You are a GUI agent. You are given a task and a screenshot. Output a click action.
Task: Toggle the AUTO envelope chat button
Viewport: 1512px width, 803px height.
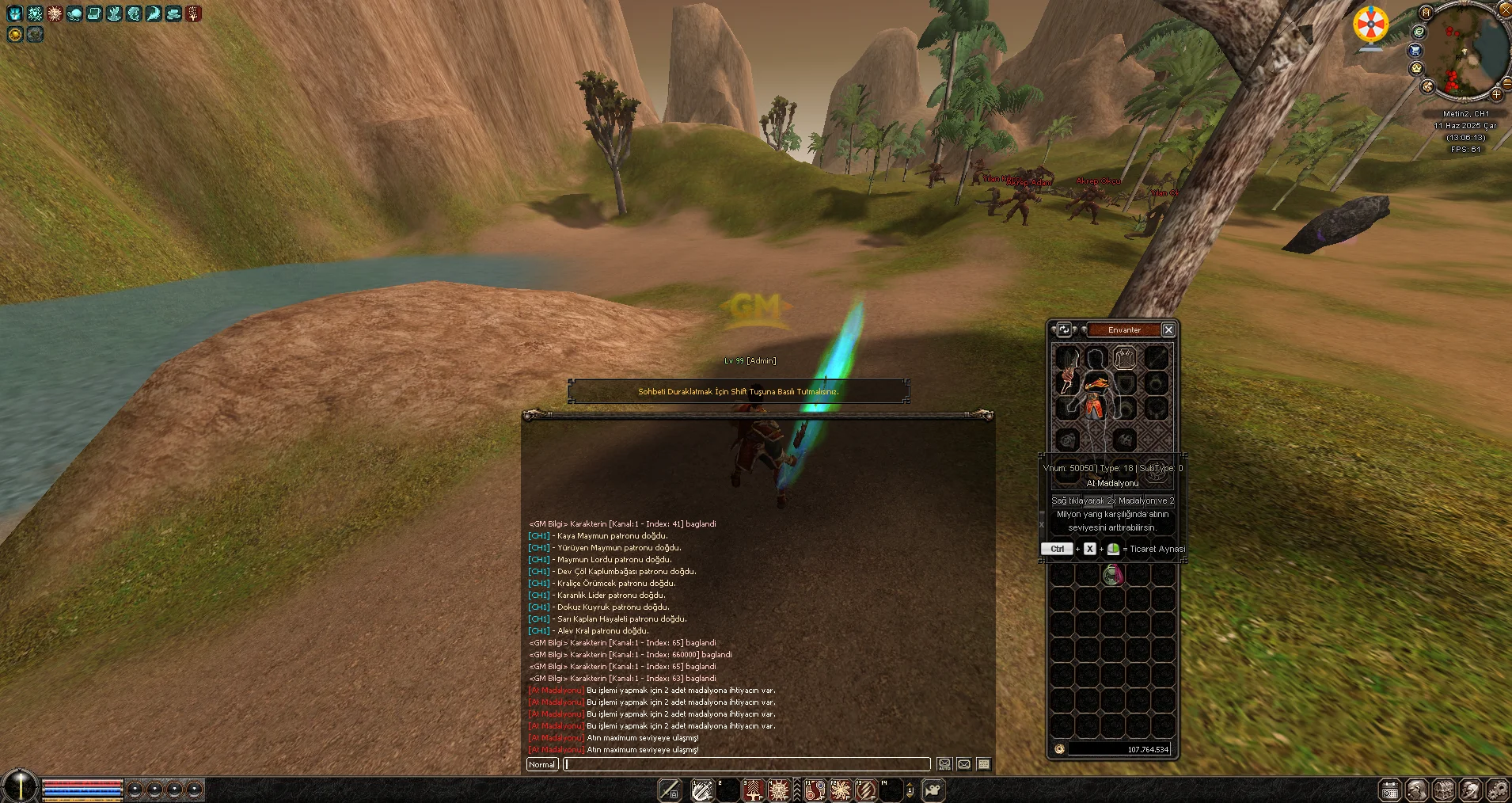944,764
